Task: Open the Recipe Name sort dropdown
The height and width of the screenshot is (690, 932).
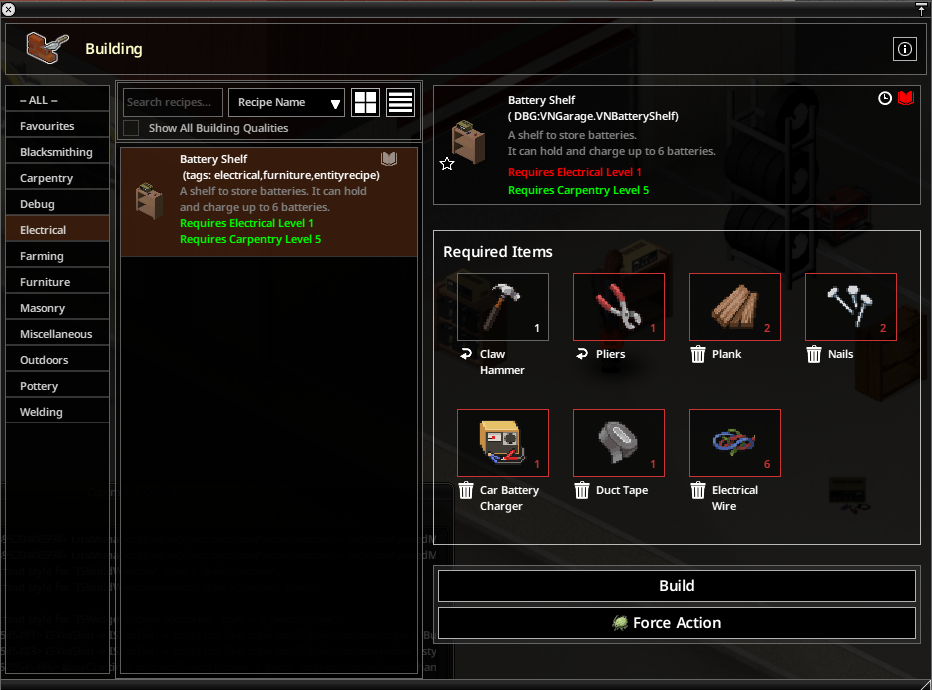Action: (287, 102)
